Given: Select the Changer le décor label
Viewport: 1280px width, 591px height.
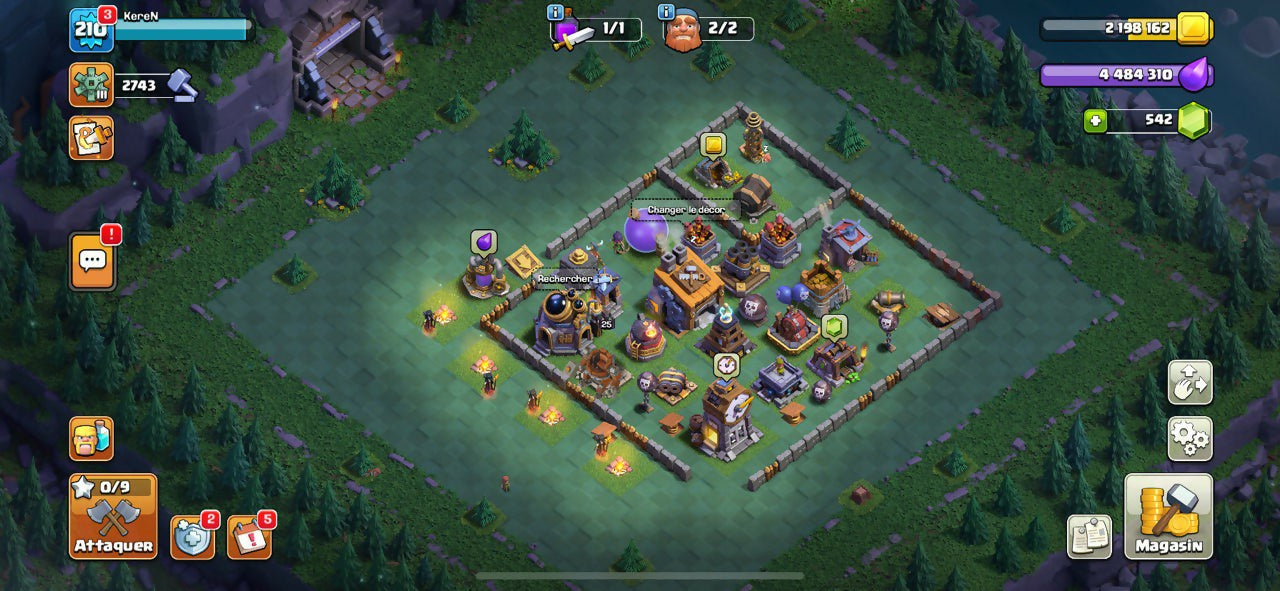Looking at the screenshot, I should point(686,210).
